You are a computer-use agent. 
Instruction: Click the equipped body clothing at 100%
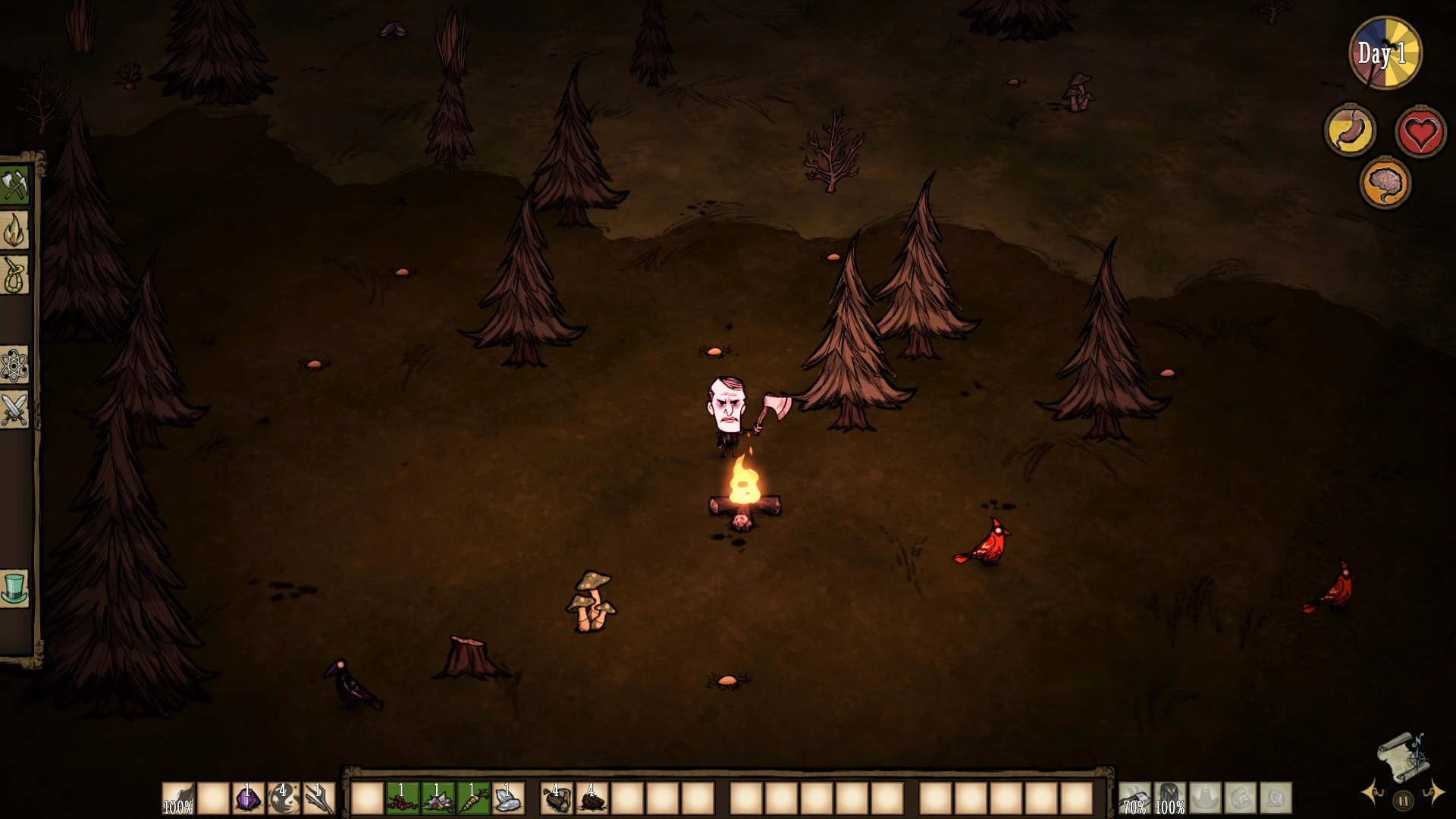[1170, 798]
